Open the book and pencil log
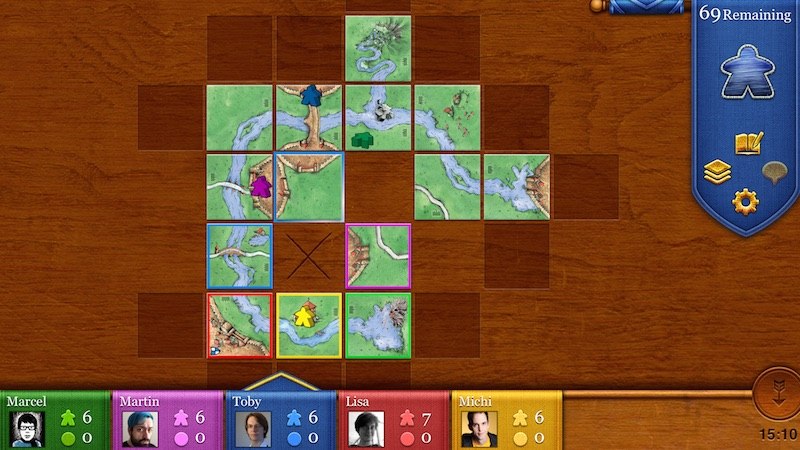 click(x=748, y=143)
